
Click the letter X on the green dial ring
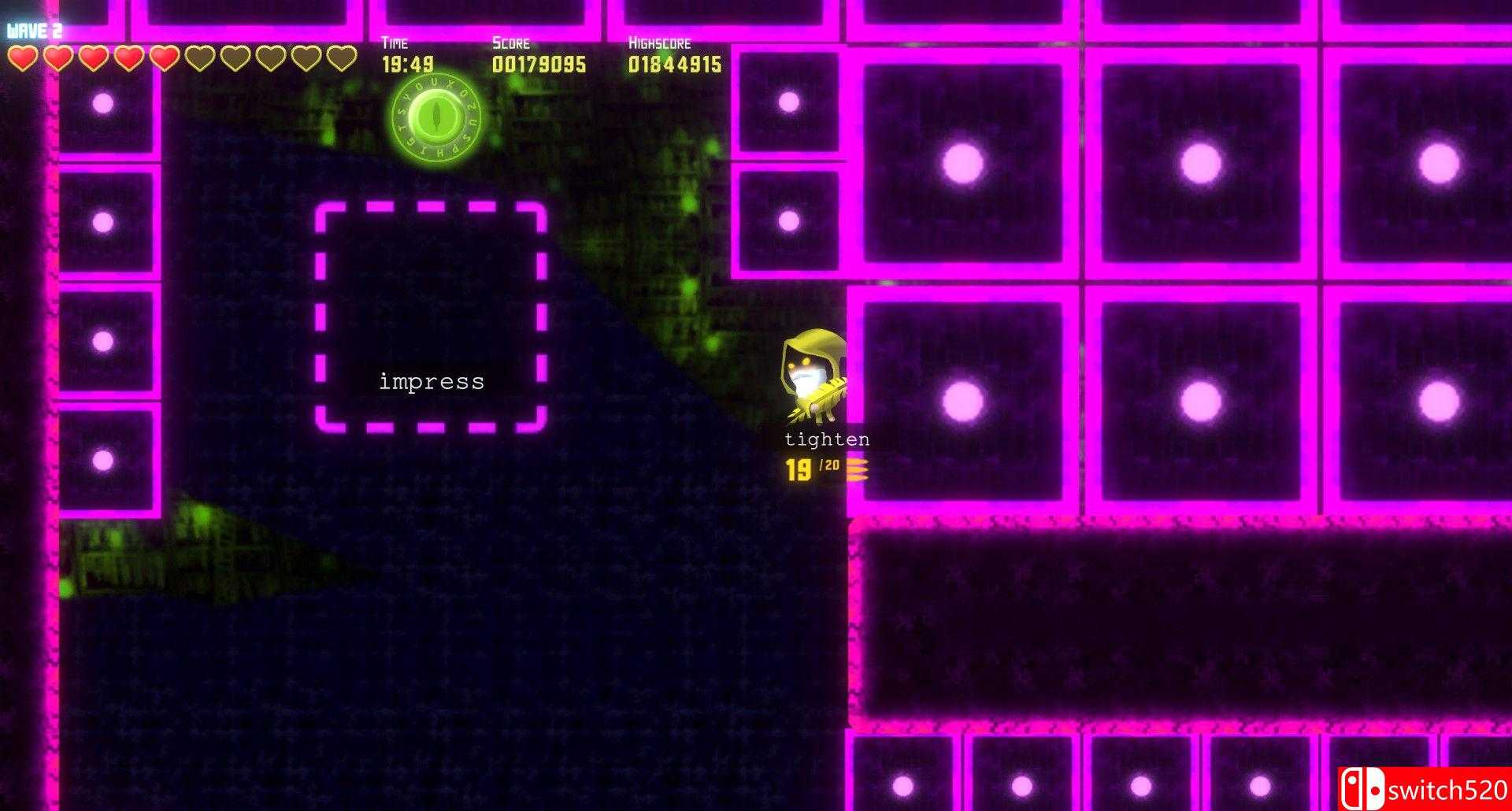tap(450, 85)
